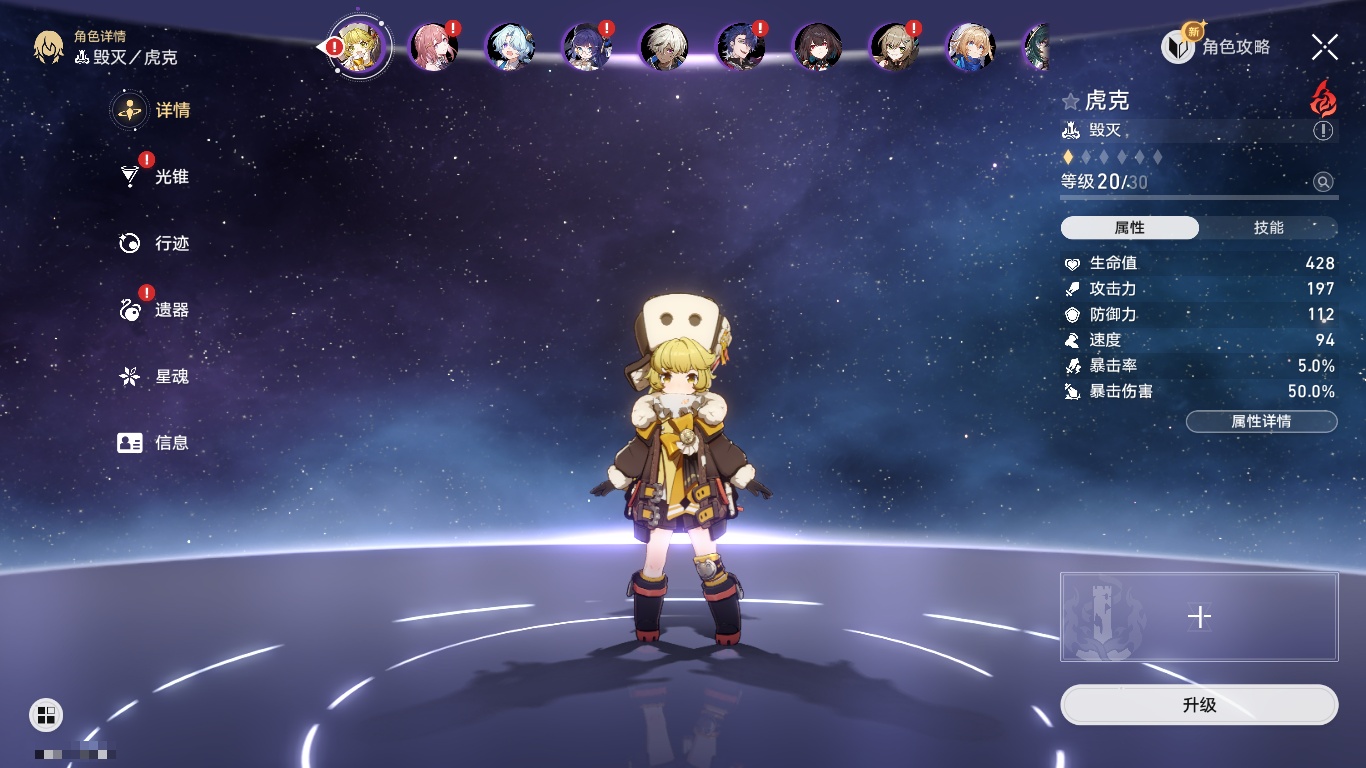The width and height of the screenshot is (1366, 768).
Task: Switch to the 属性 attributes tab
Action: (x=1130, y=228)
